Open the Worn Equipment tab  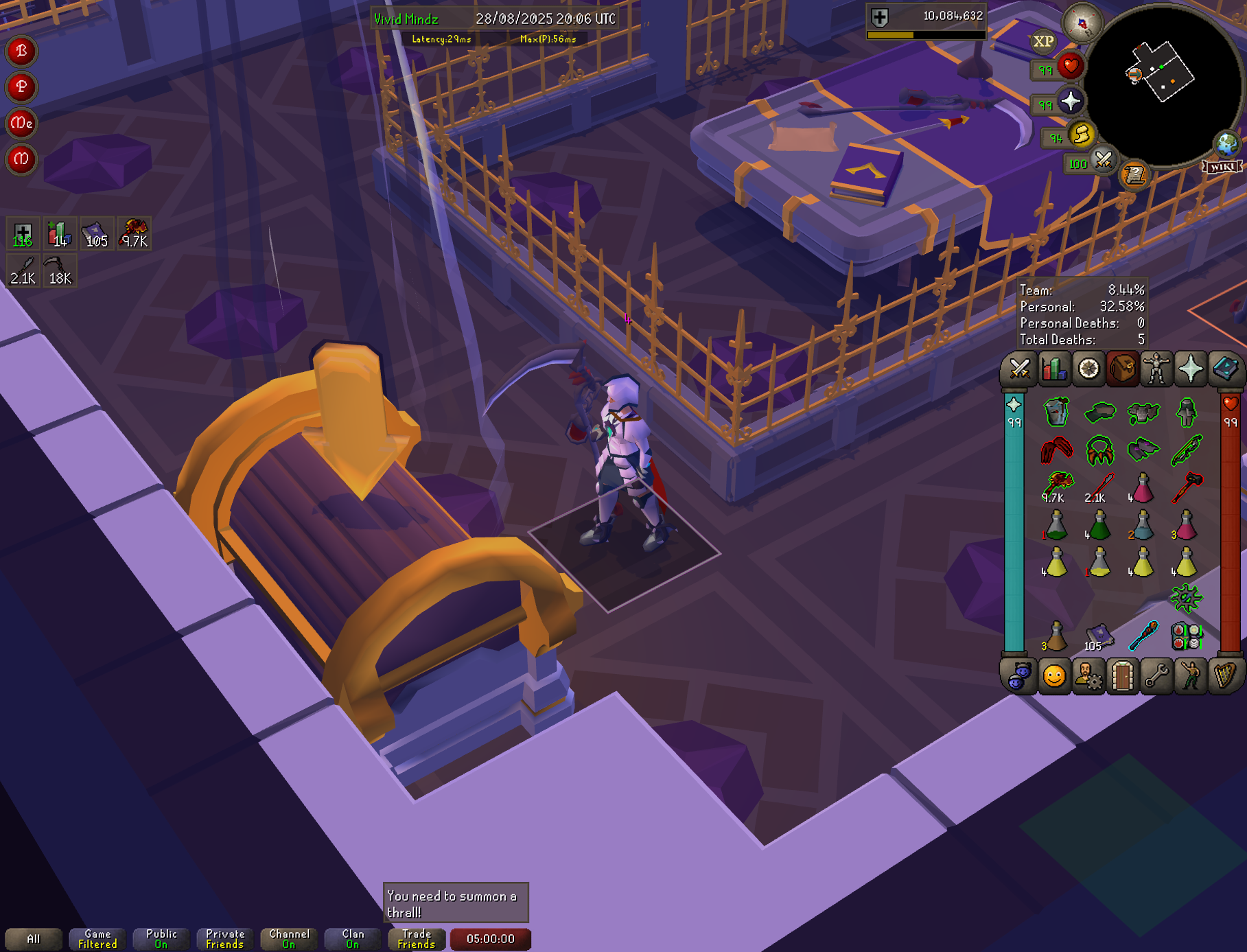click(x=1156, y=369)
